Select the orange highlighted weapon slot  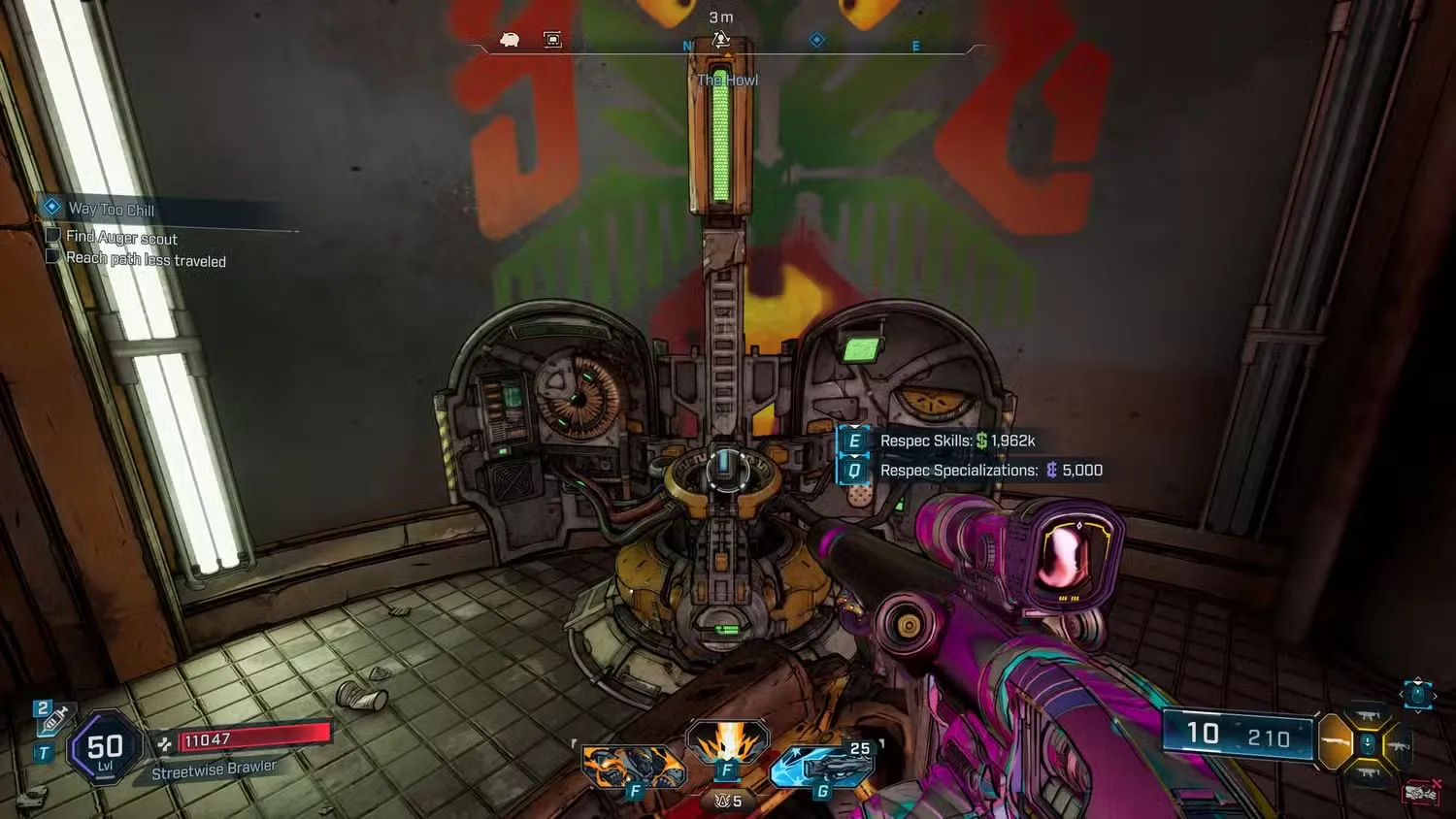click(x=1337, y=742)
